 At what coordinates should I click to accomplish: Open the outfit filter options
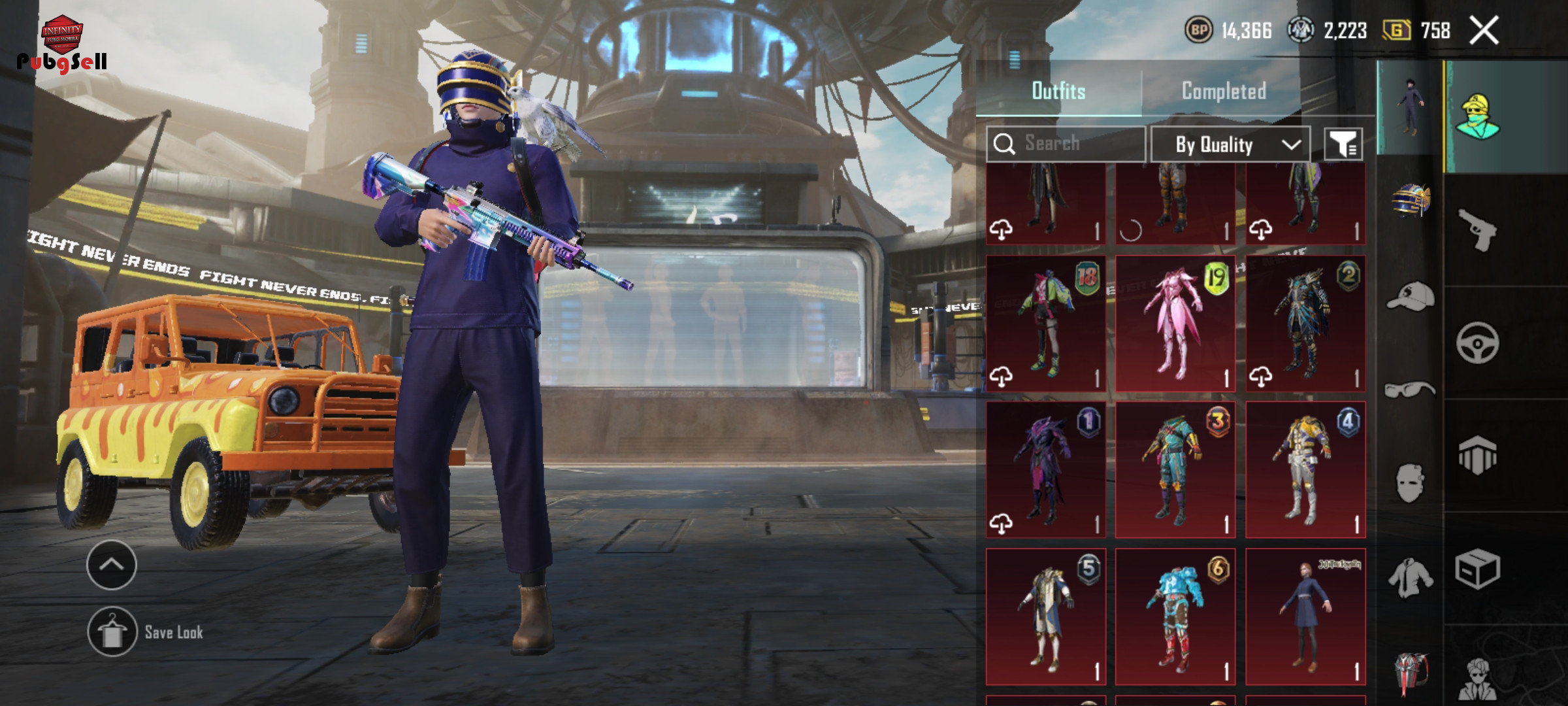coord(1343,144)
